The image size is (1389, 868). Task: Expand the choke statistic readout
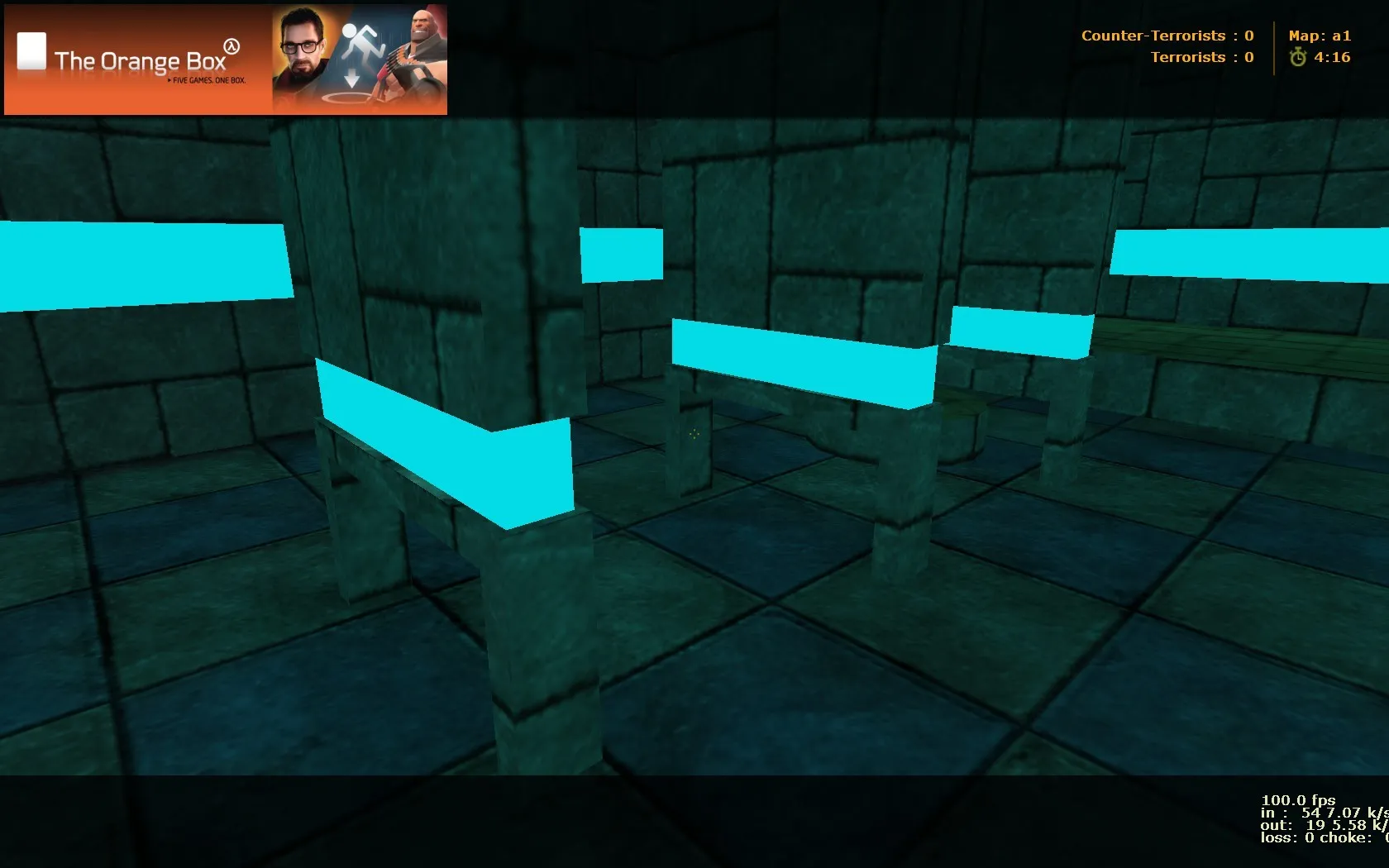point(1347,837)
